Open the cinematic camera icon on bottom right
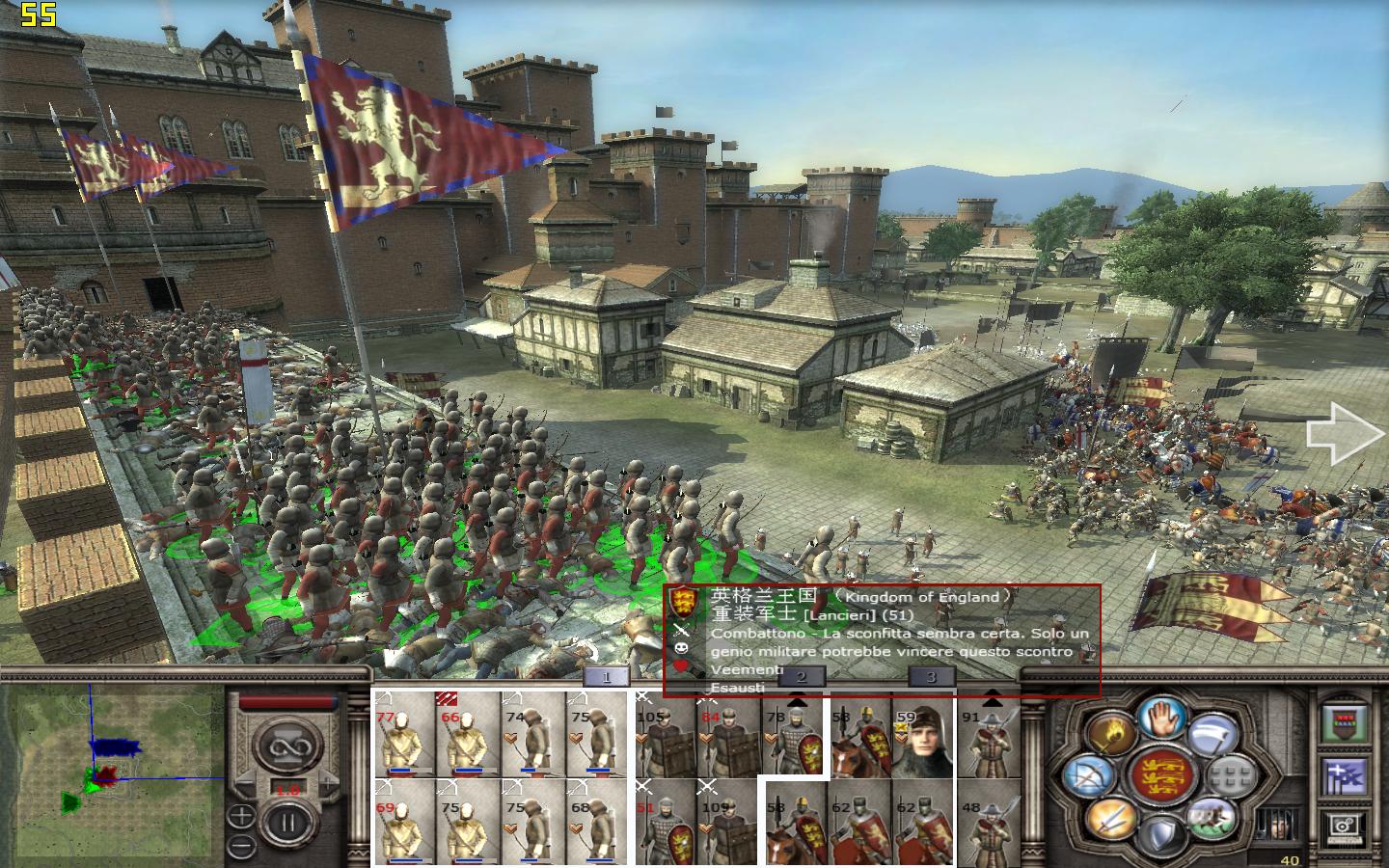This screenshot has height=868, width=1389. point(1344,826)
